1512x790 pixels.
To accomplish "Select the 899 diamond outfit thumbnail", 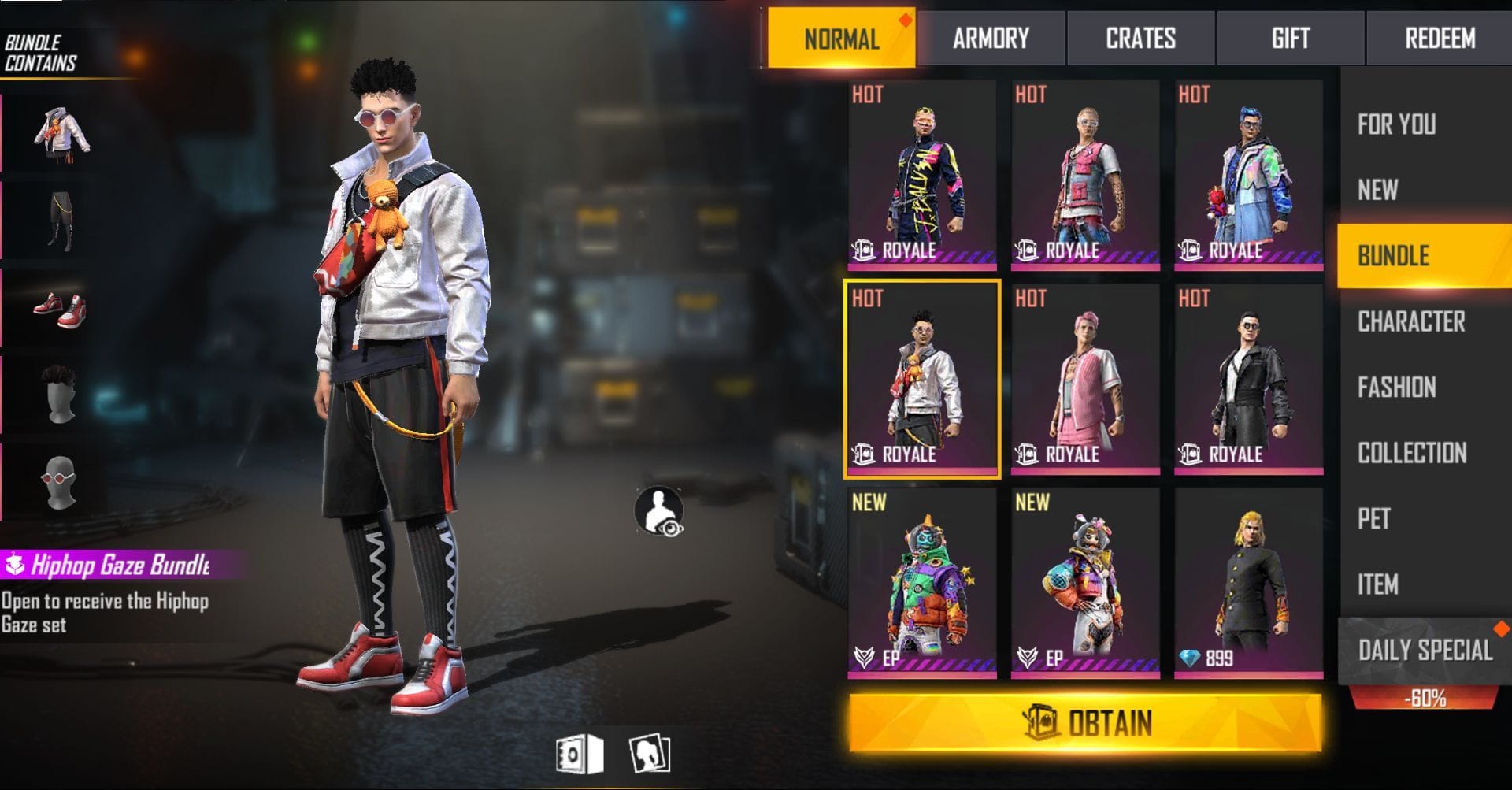I will tap(1248, 583).
